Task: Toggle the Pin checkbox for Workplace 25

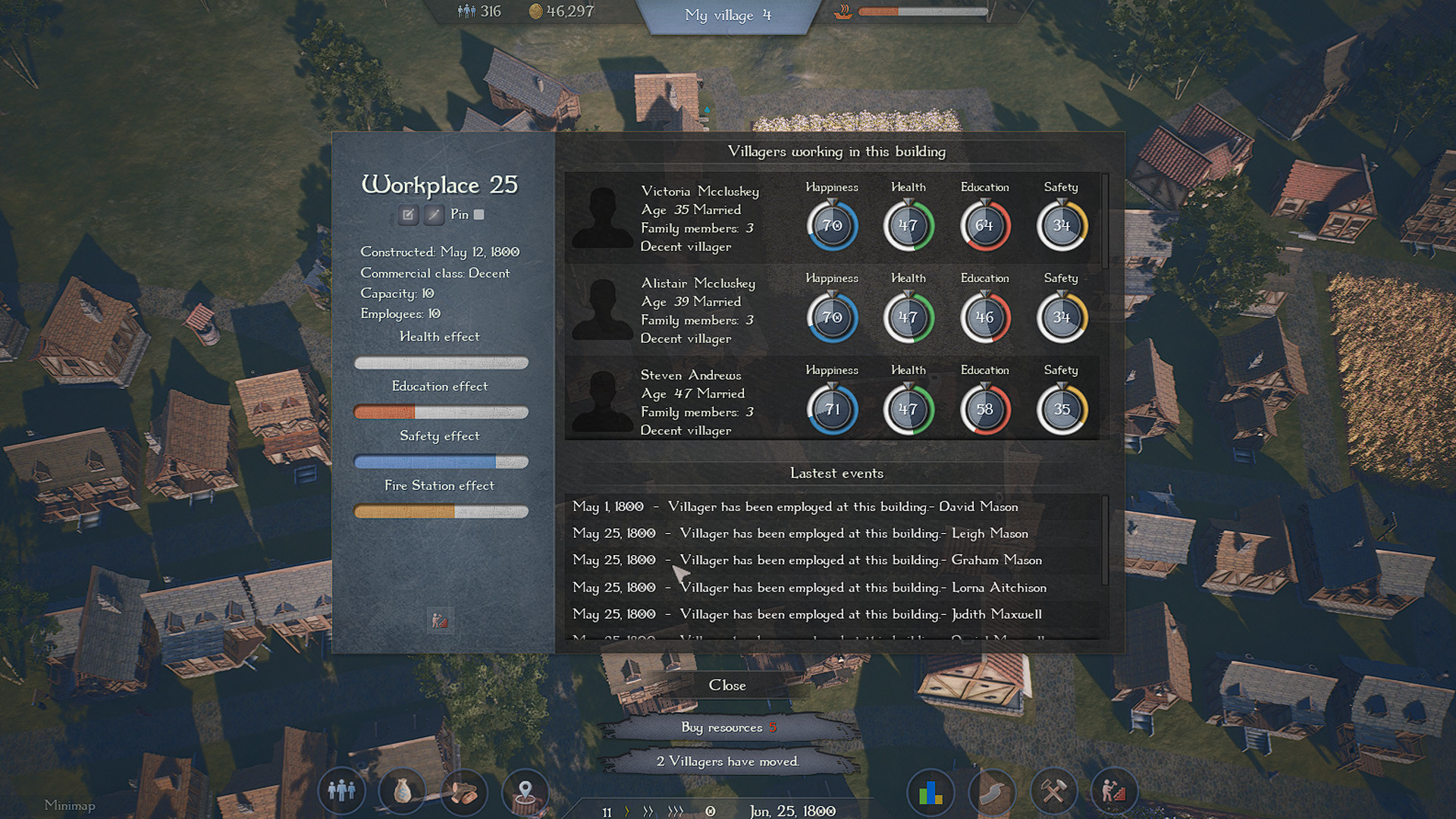Action: pos(479,215)
